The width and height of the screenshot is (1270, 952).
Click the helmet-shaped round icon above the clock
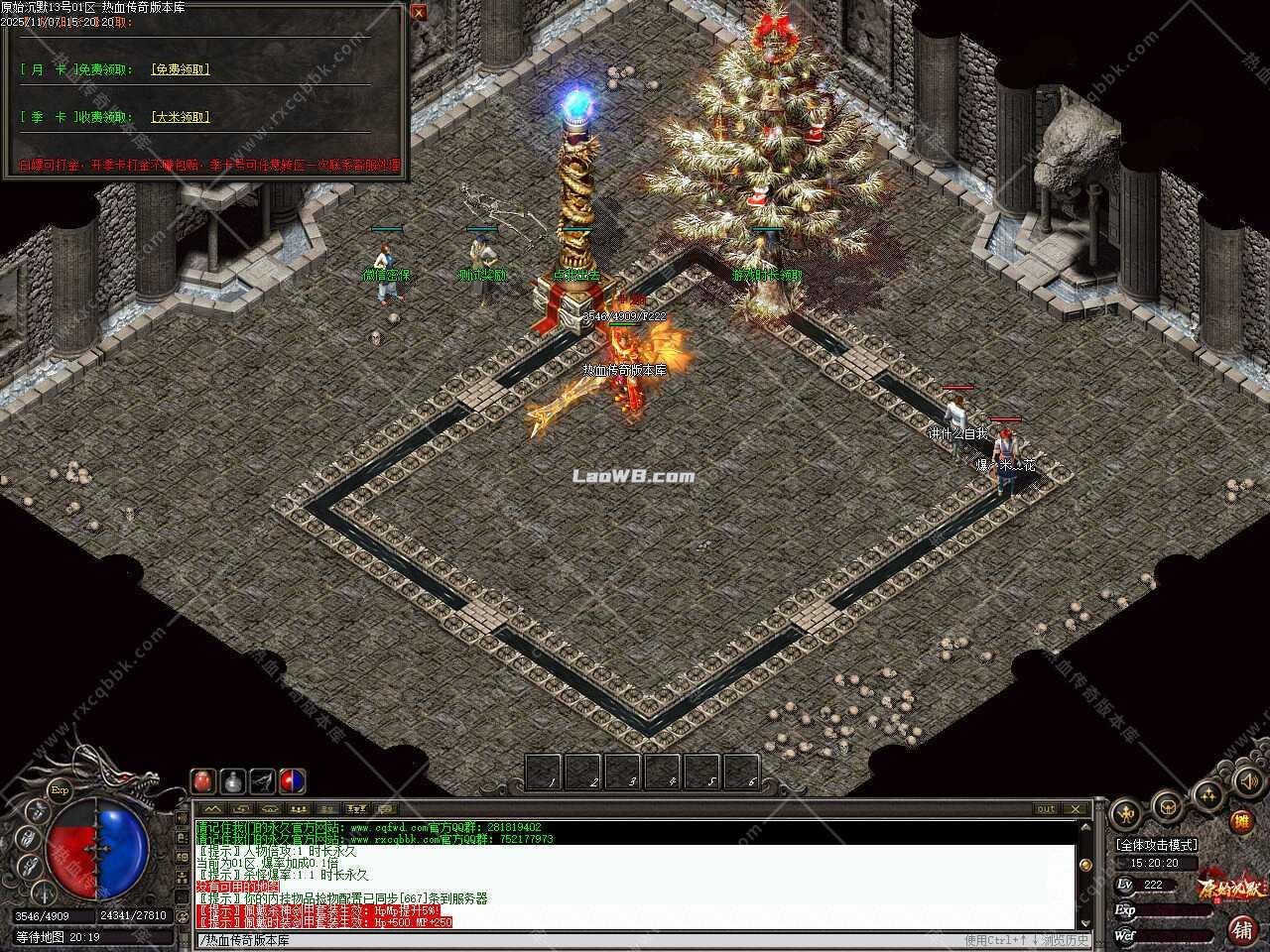coord(1167,807)
